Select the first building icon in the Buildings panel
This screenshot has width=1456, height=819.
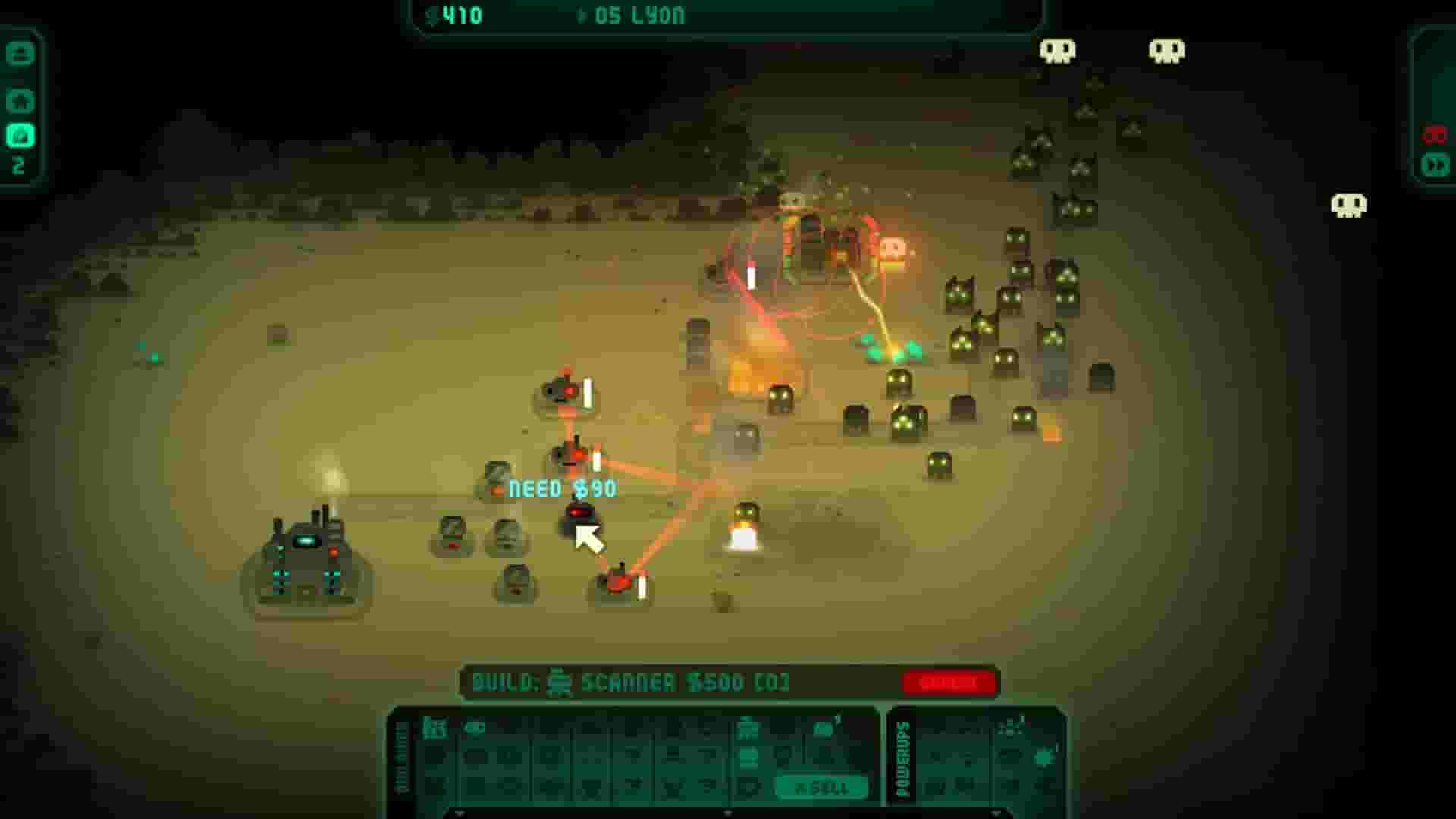tap(433, 729)
